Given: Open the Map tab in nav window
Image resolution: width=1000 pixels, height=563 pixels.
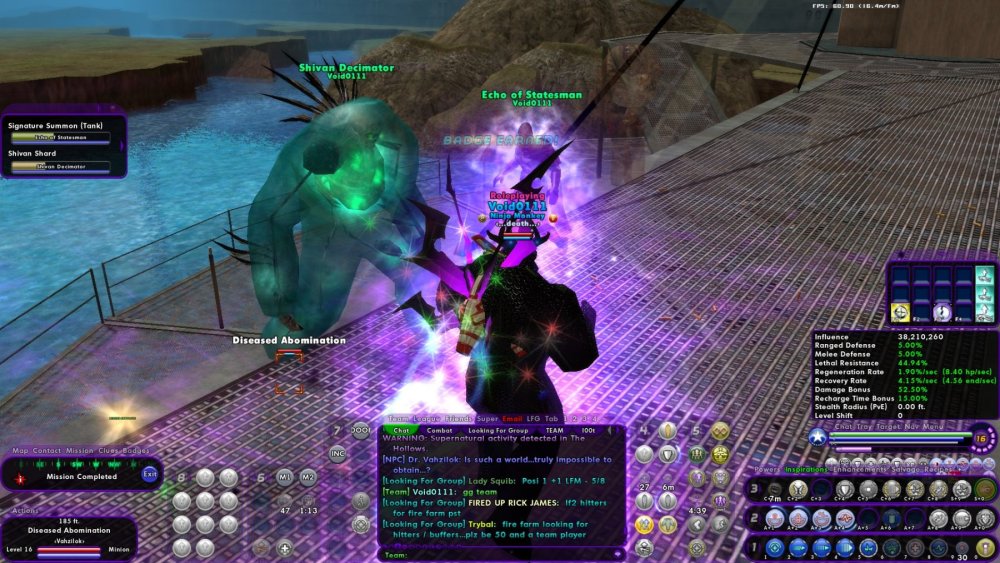Looking at the screenshot, I should (21, 451).
